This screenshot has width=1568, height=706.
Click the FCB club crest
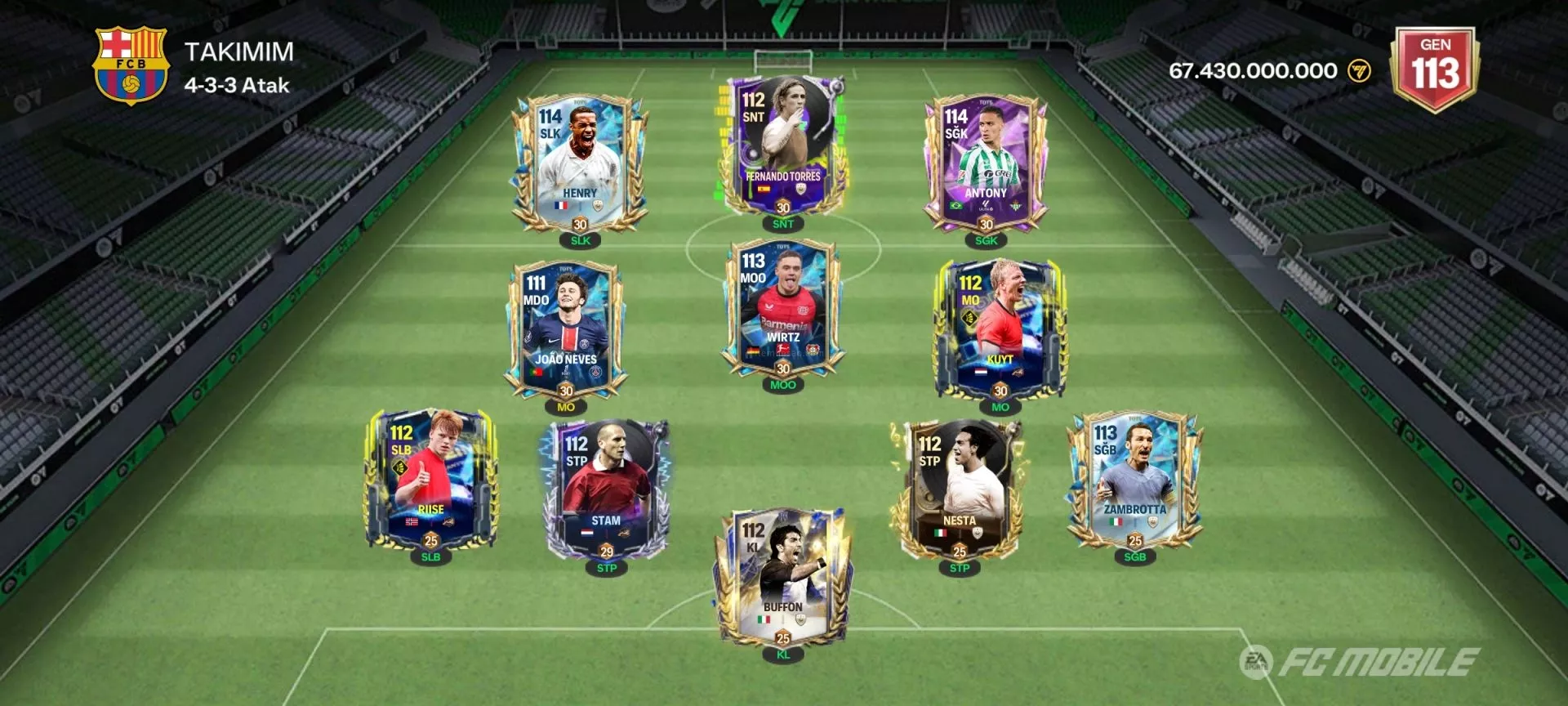click(131, 67)
